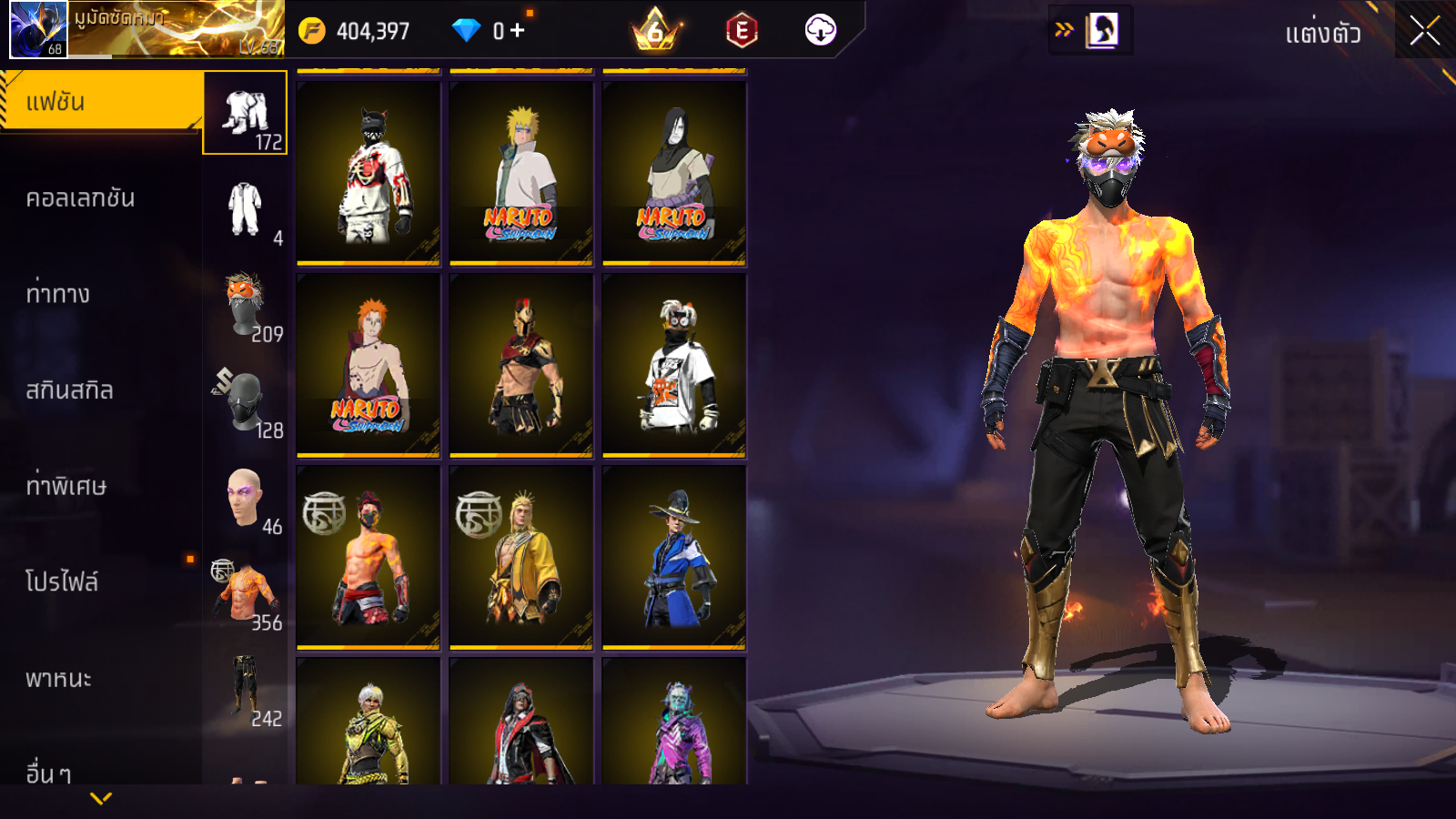1456x819 pixels.
Task: Select the pants category with 242 items
Action: coord(245,691)
